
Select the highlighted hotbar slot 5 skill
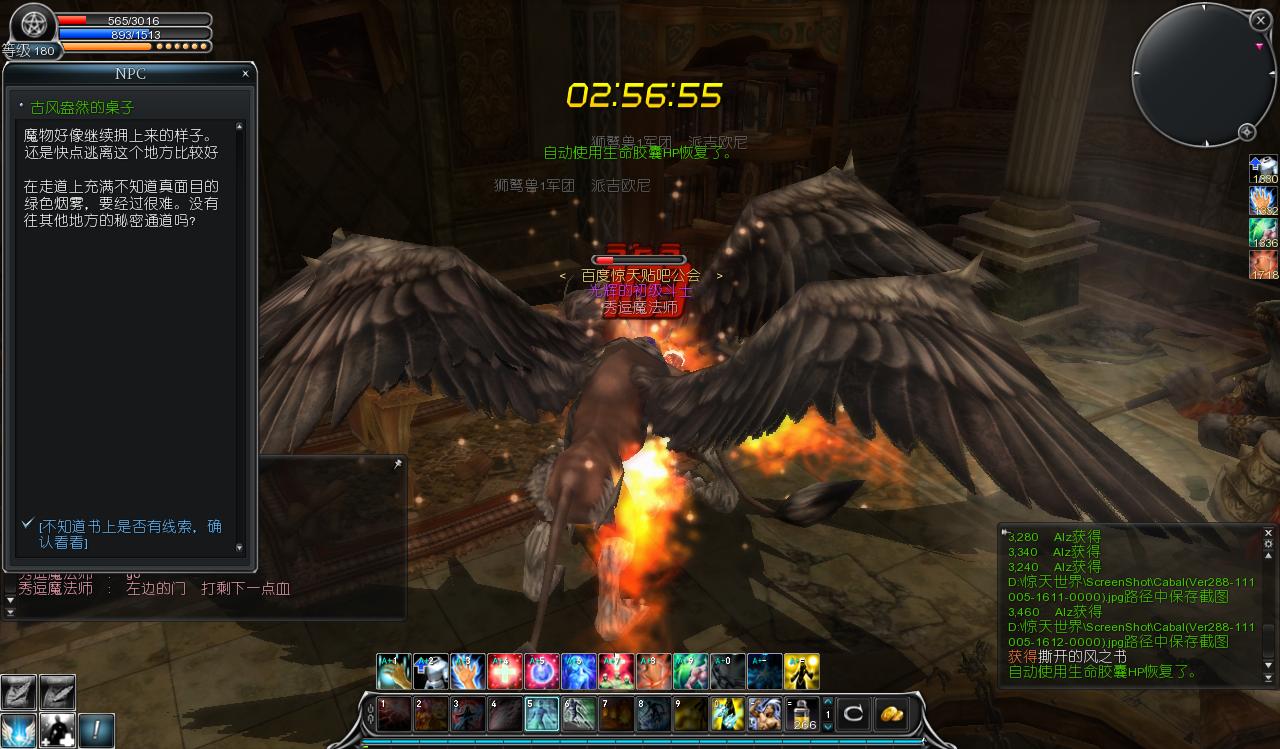click(x=541, y=714)
